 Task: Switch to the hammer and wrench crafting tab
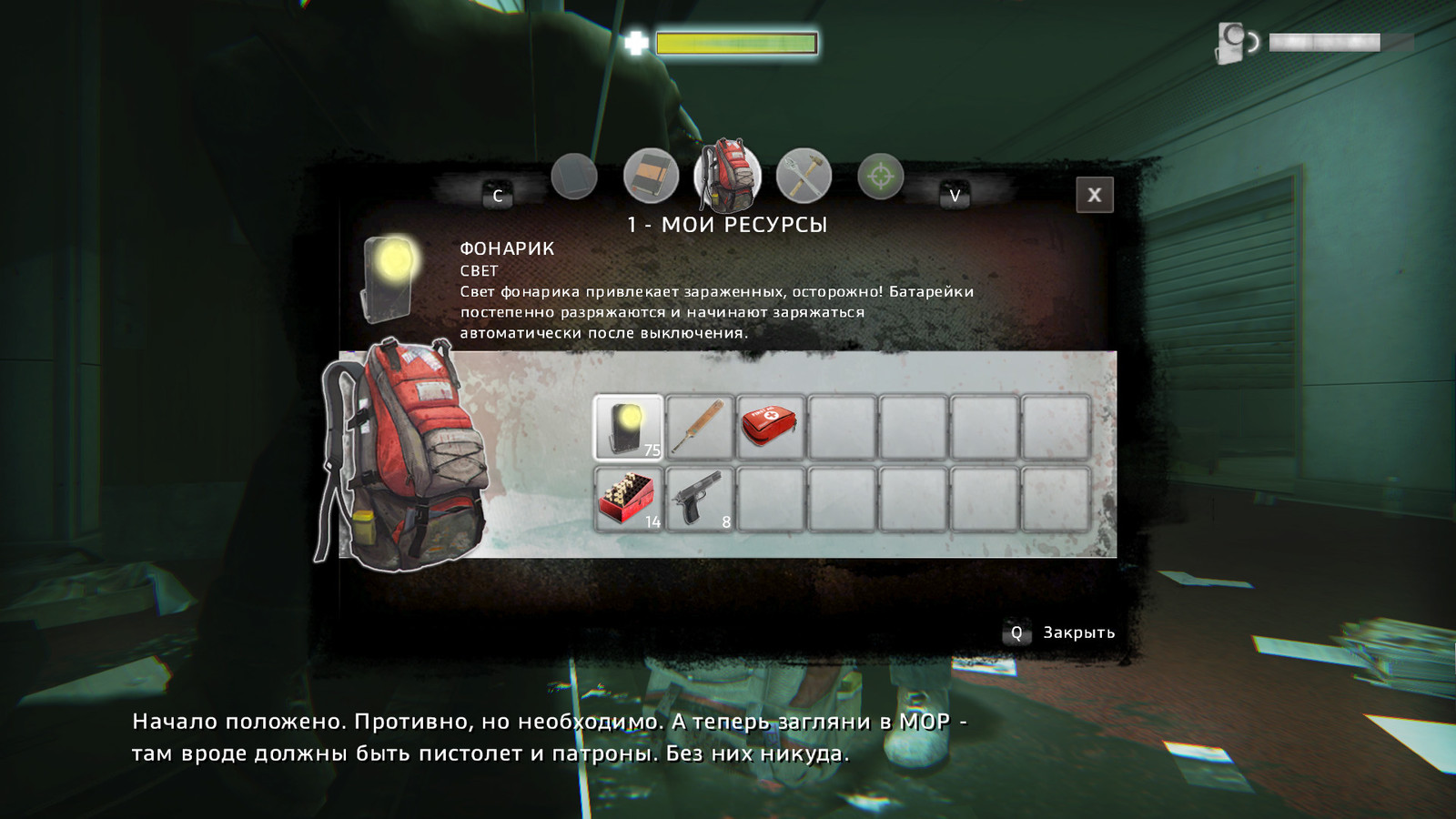(x=804, y=175)
